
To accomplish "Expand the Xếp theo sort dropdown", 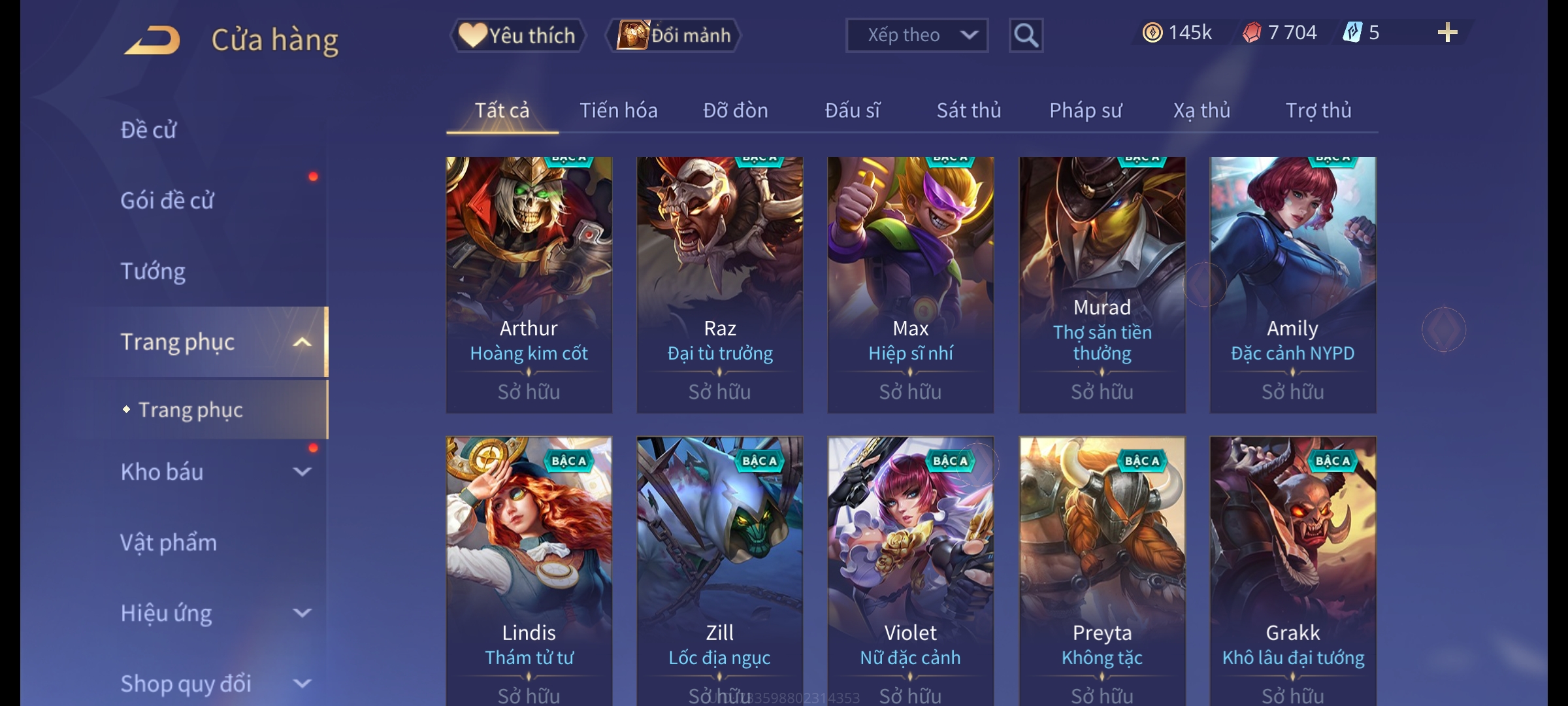I will [x=916, y=35].
